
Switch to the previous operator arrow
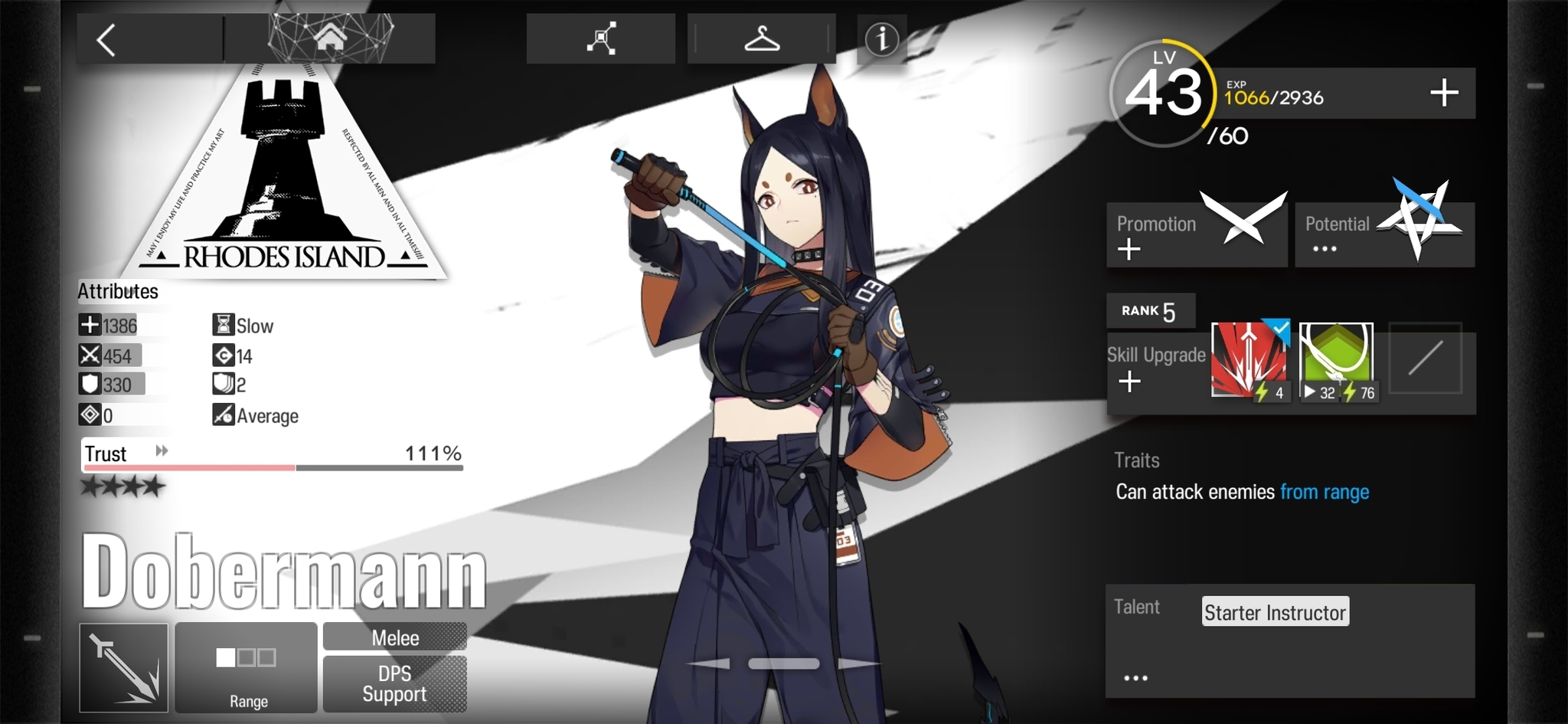[x=709, y=663]
